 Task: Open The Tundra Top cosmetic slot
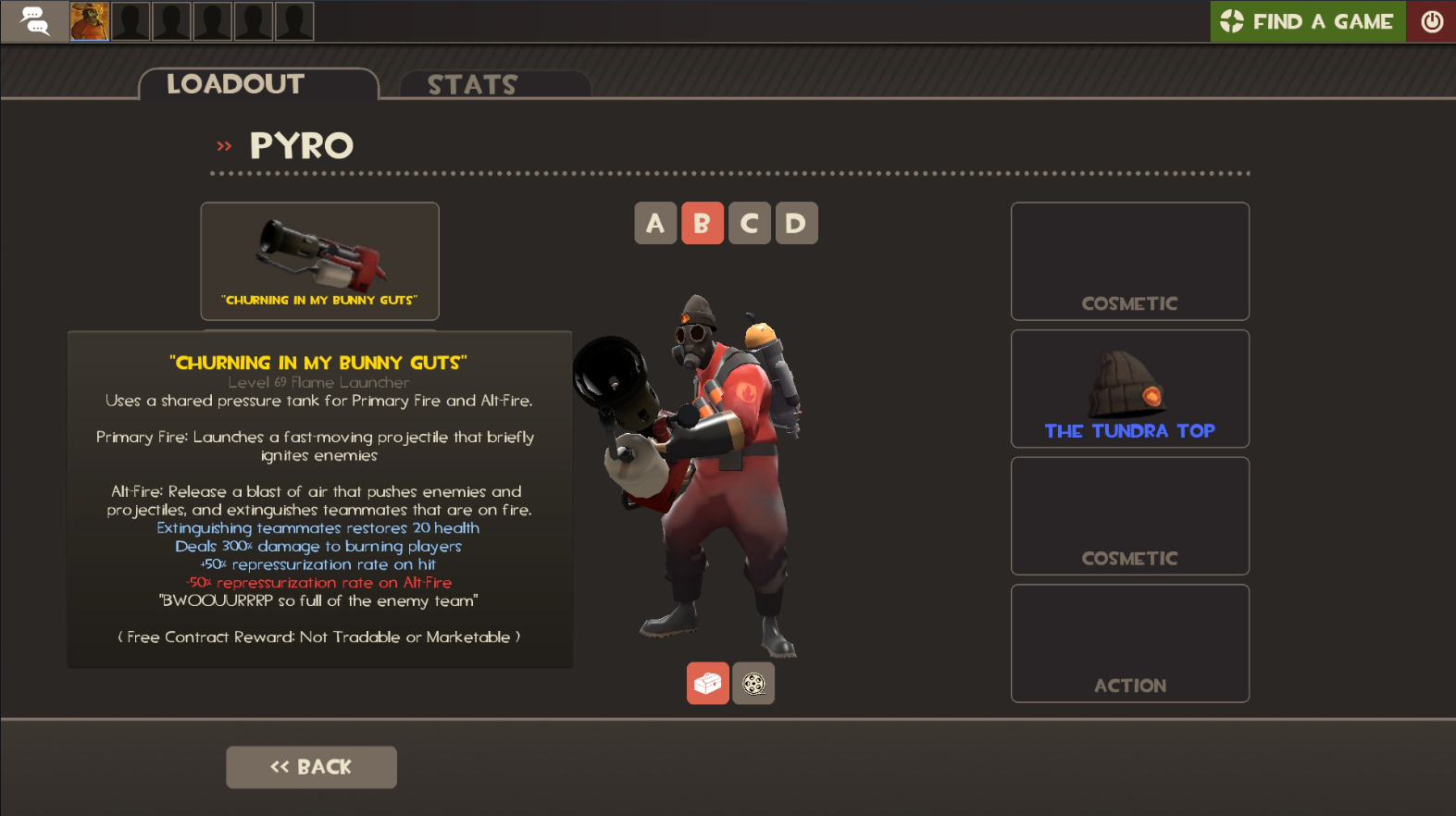1129,389
